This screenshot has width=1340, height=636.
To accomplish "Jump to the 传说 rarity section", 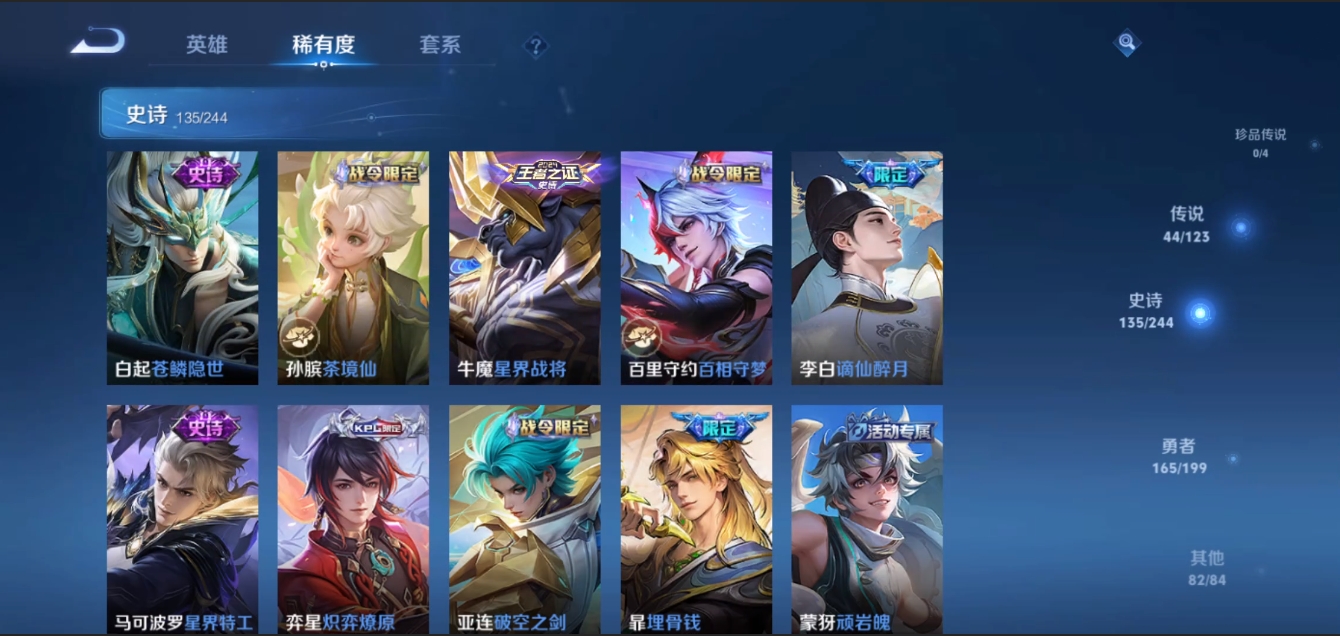I will pyautogui.click(x=1187, y=224).
